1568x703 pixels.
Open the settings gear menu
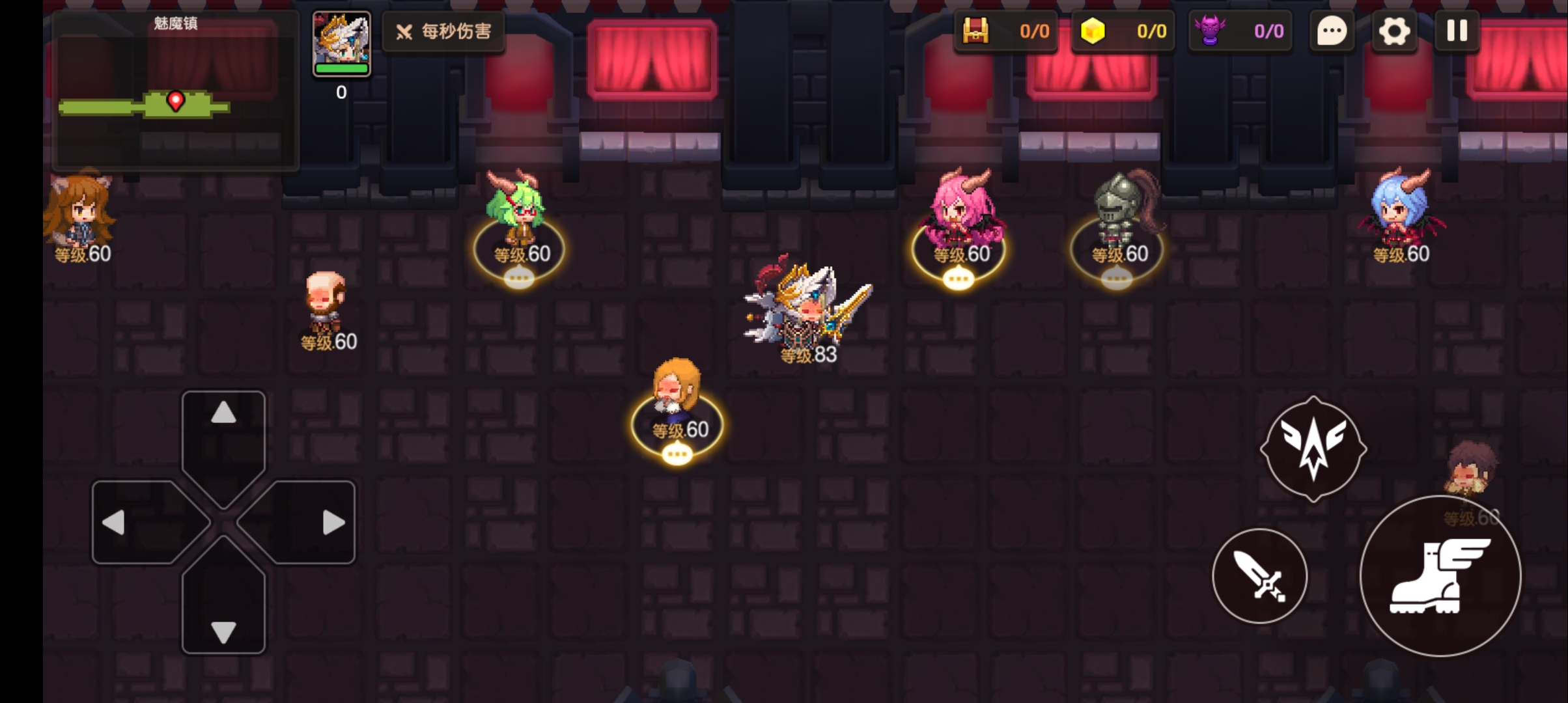click(x=1393, y=31)
